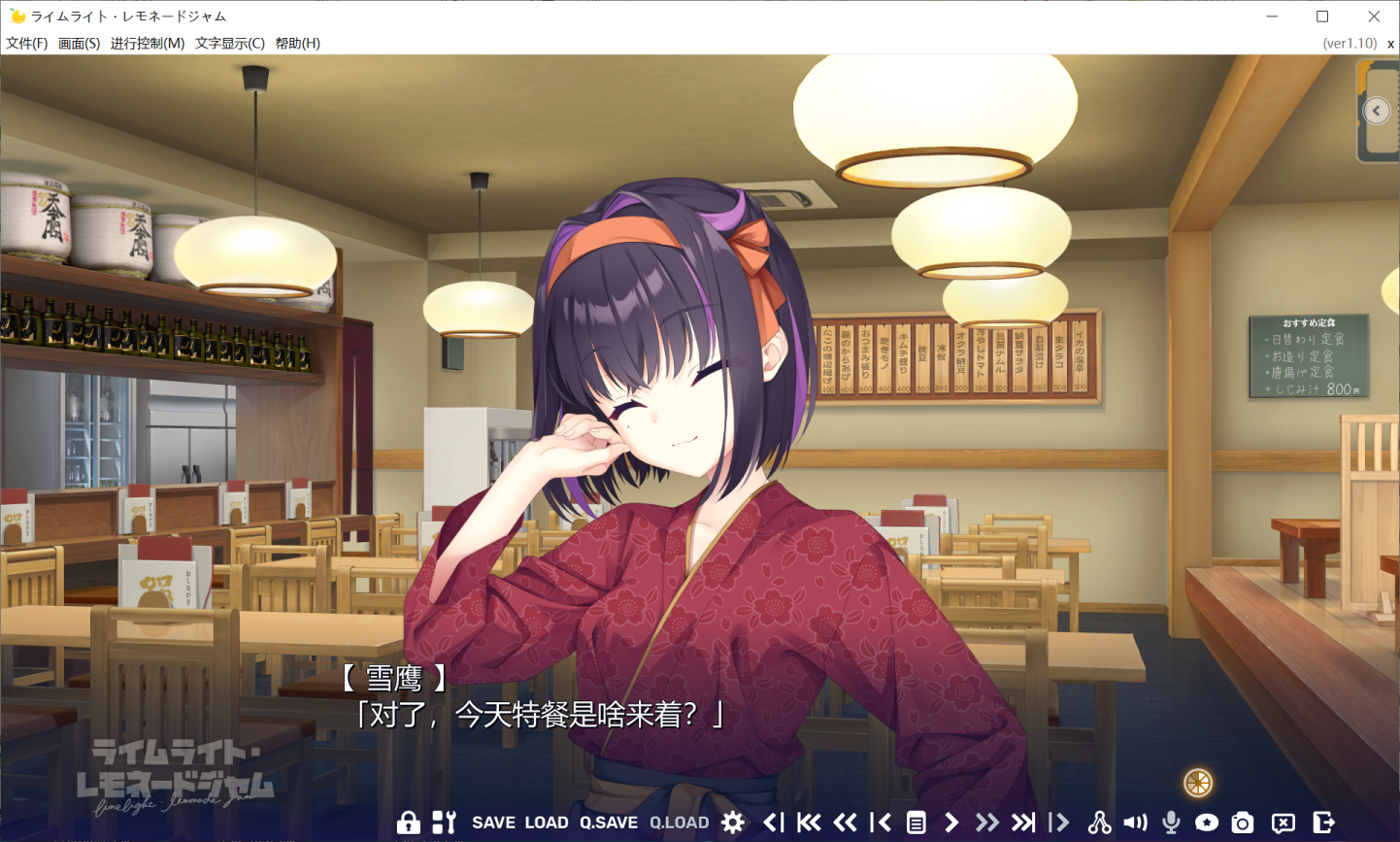This screenshot has height=842, width=1400.
Task: Click the SAVE button
Action: click(x=496, y=823)
